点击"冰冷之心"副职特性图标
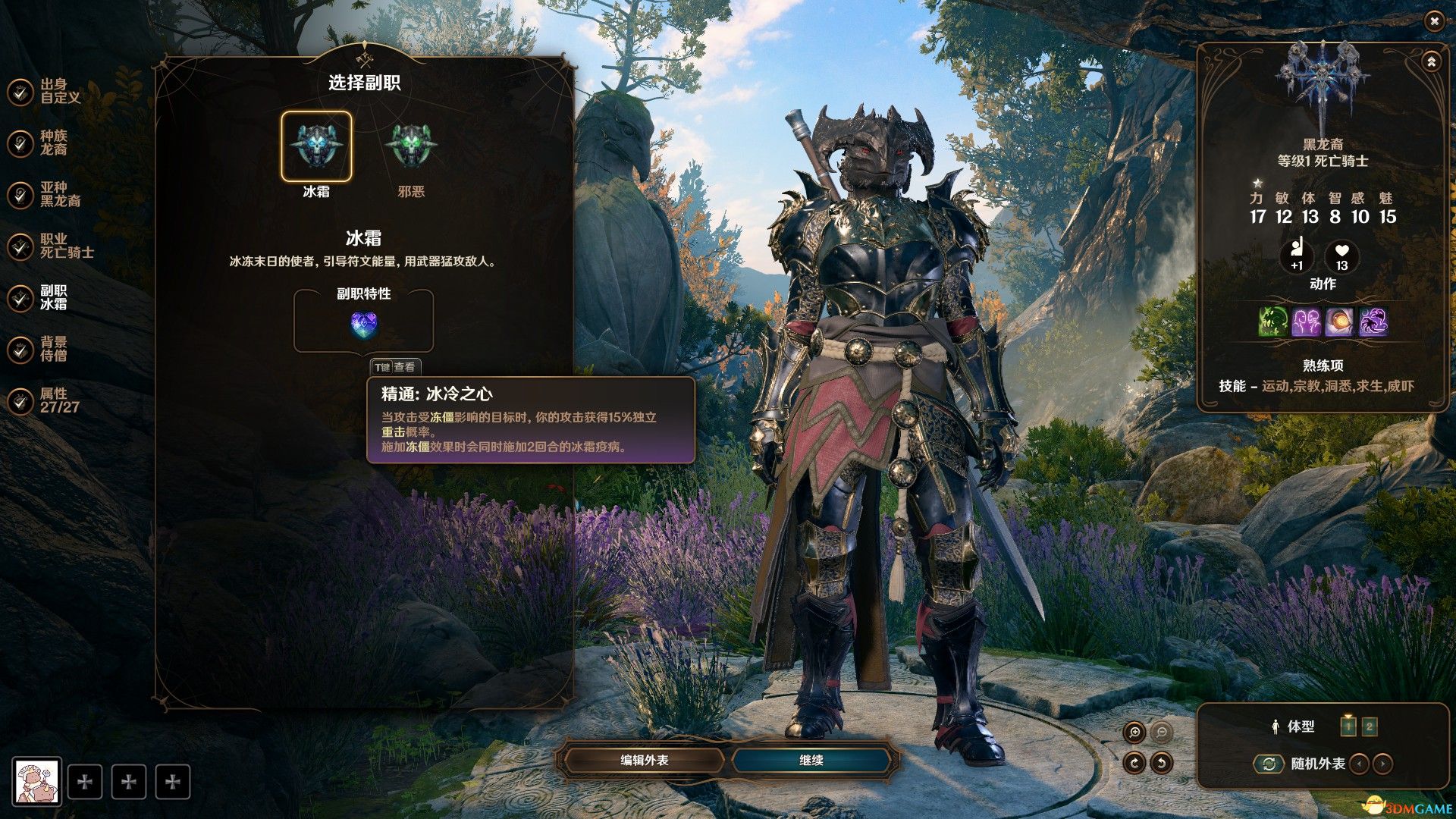 tap(365, 322)
